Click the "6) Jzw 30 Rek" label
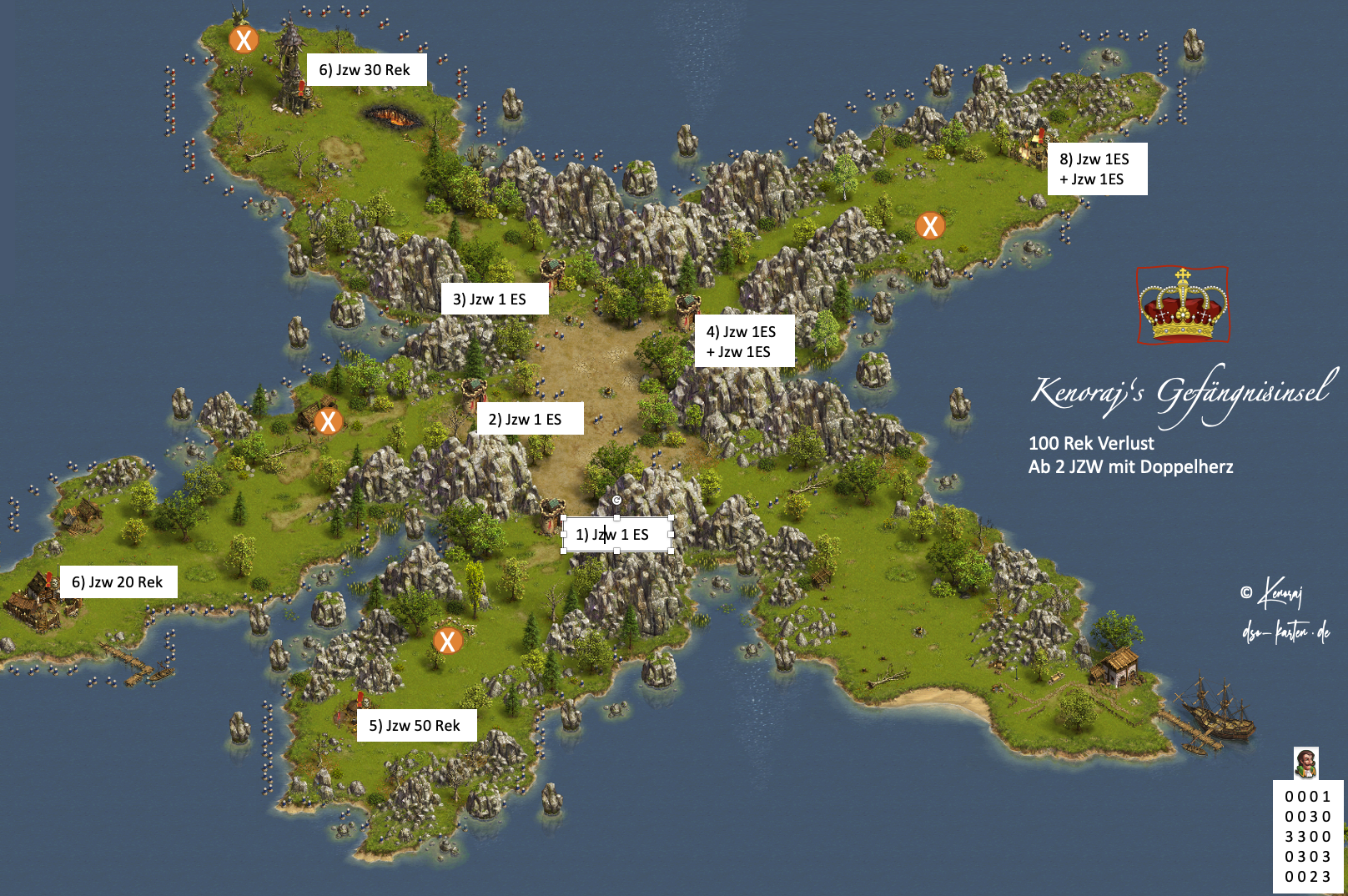Viewport: 1348px width, 896px height. (x=366, y=70)
